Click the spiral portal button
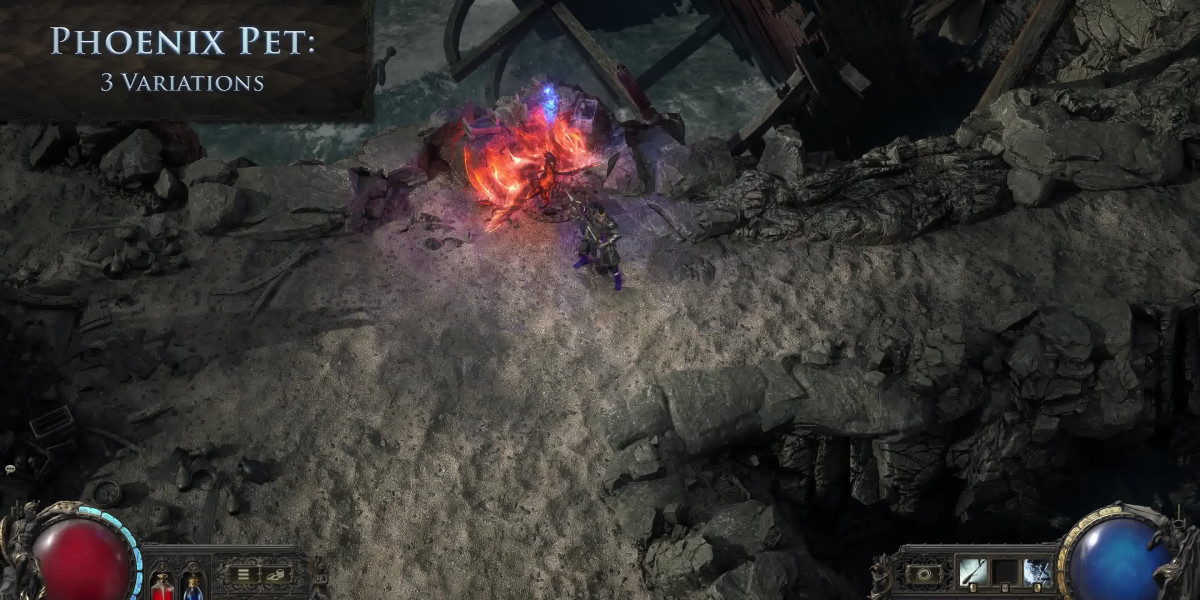This screenshot has width=1200, height=600. click(923, 574)
